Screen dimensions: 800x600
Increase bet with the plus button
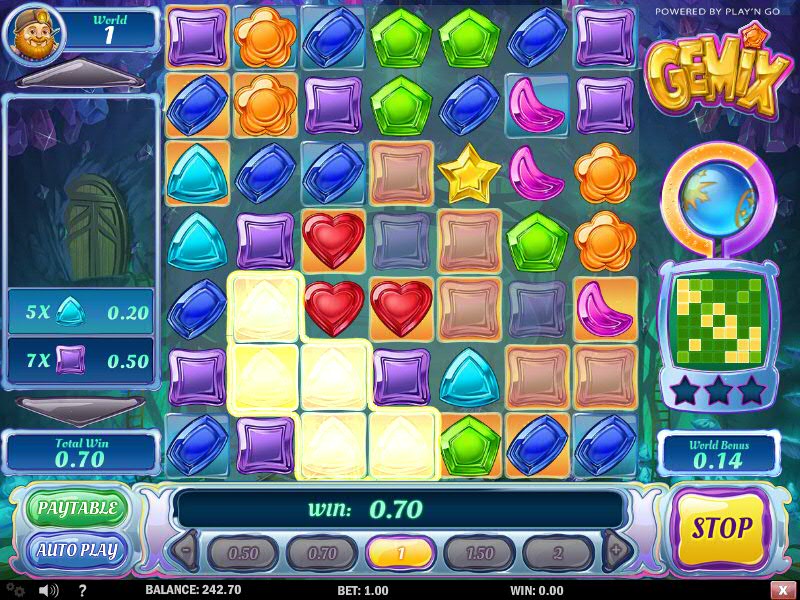click(x=616, y=550)
